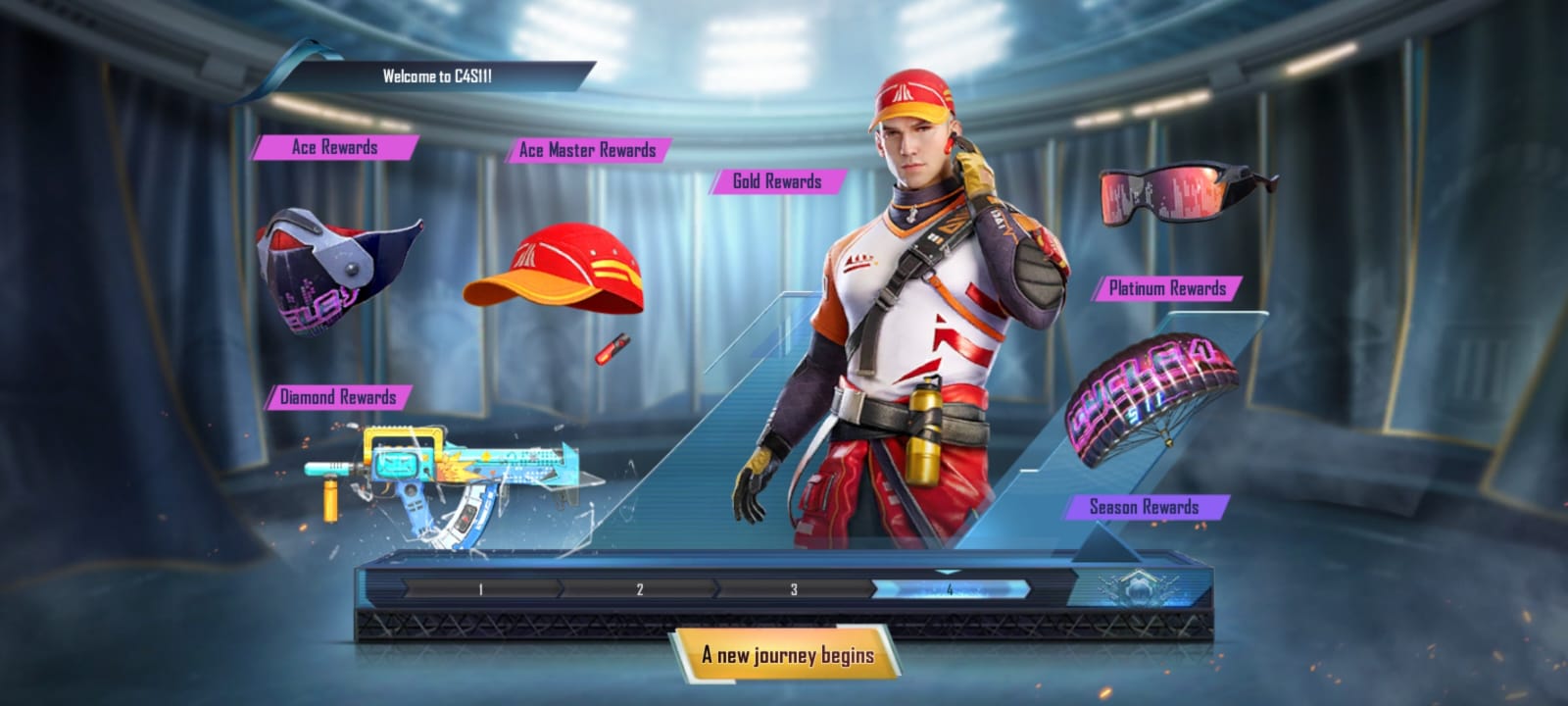Select the highlighted progress step 4
Screen dimensions: 1568x706
coord(949,589)
